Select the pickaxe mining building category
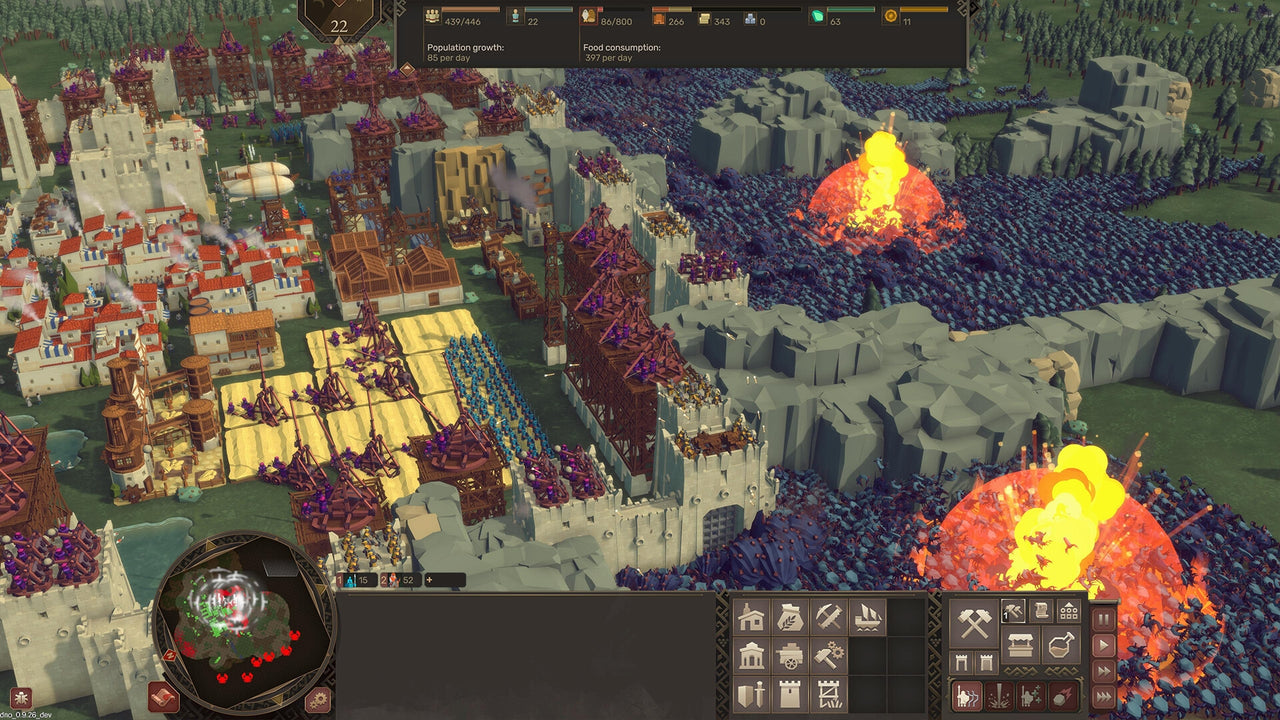Viewport: 1280px width, 720px height. (830, 616)
